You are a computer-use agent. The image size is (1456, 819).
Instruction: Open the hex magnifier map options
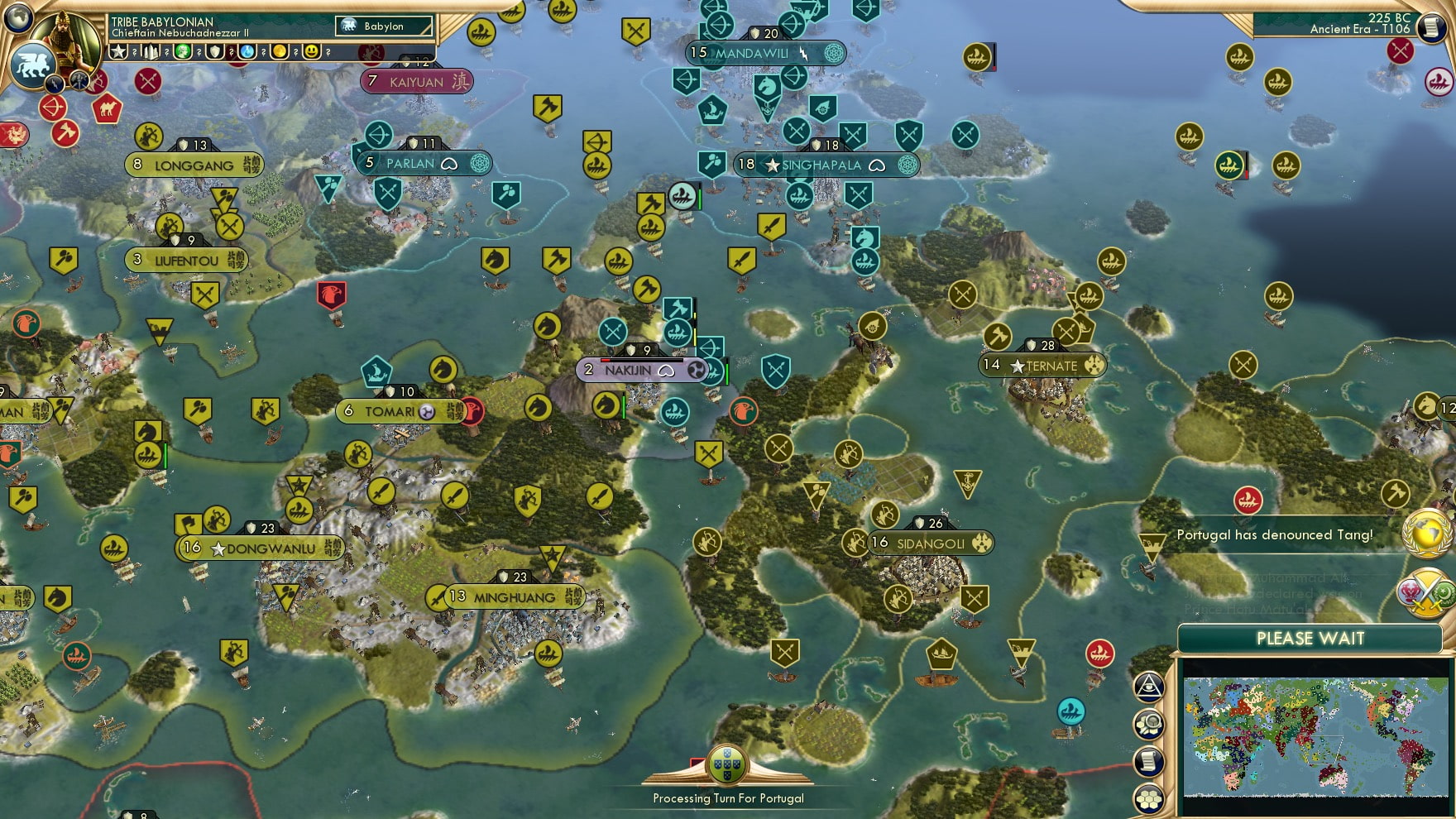click(x=1149, y=725)
